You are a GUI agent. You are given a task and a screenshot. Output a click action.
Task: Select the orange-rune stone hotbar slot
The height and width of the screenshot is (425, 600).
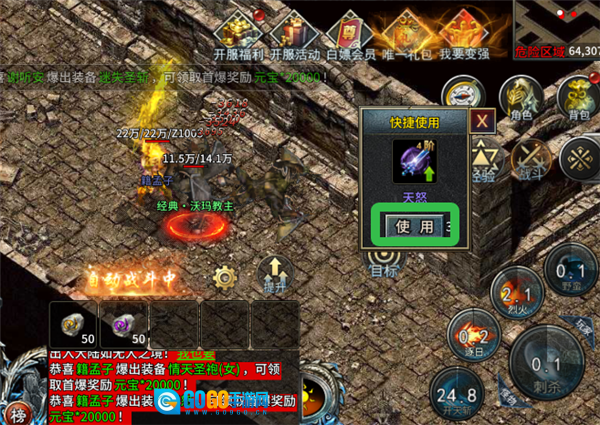pos(72,324)
